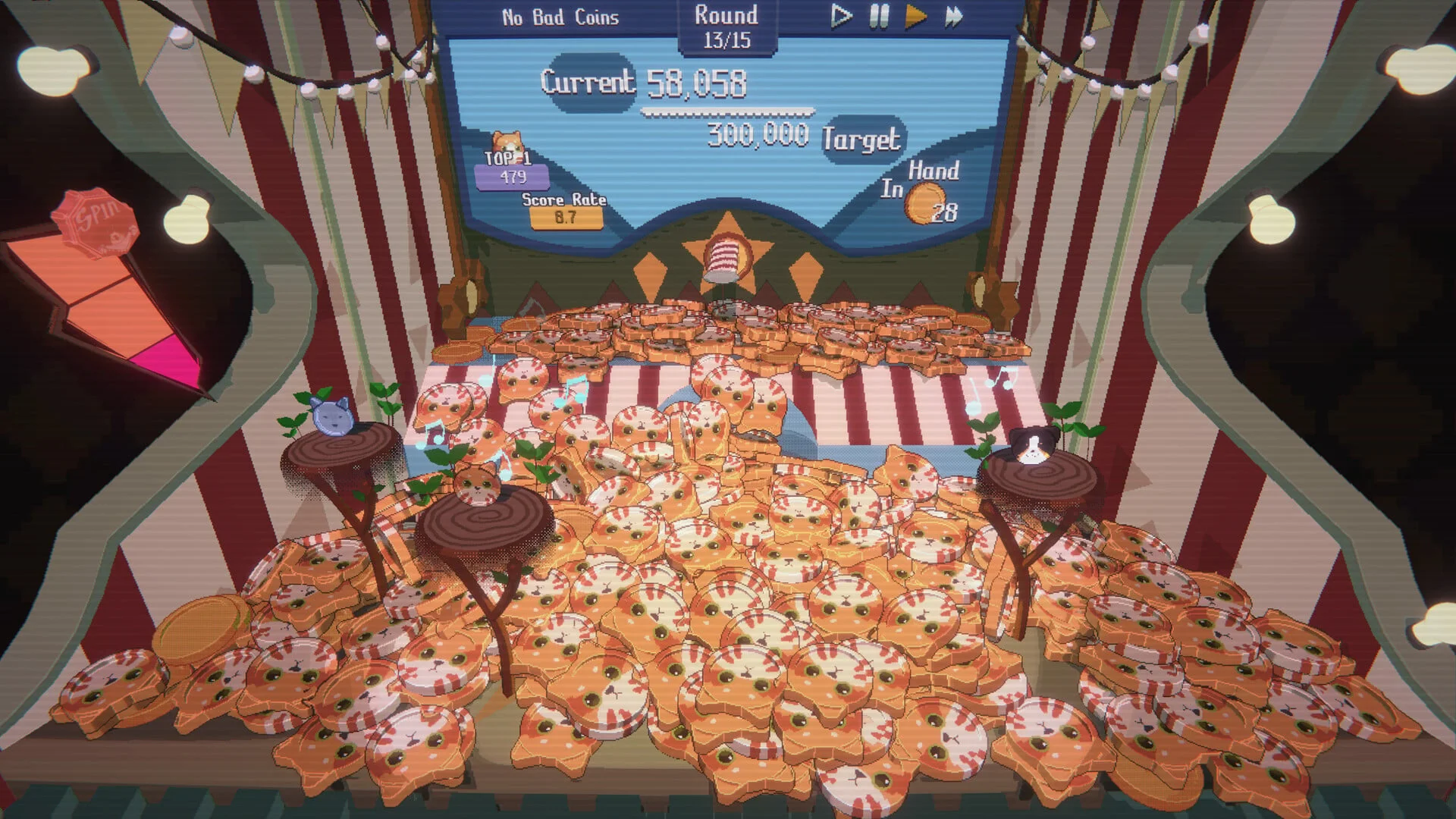Select the yellow normal-speed play arrow

[916, 17]
